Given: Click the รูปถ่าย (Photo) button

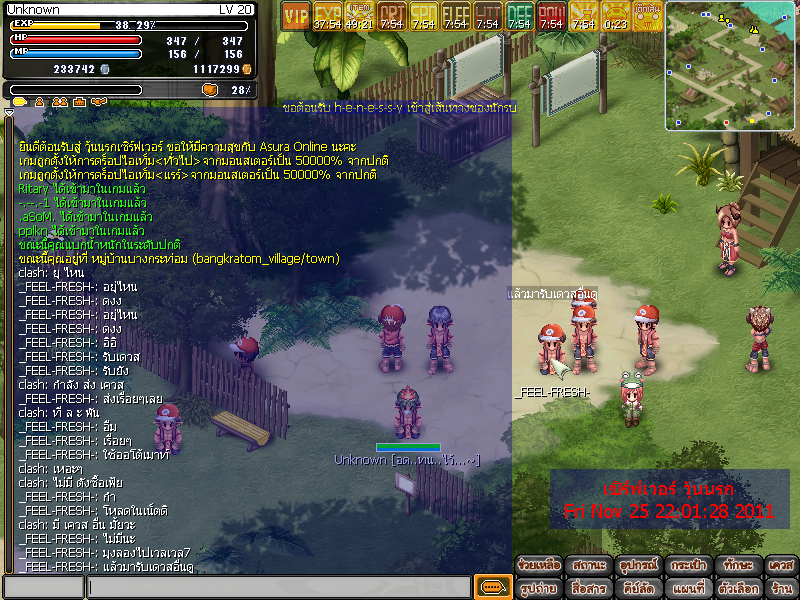Looking at the screenshot, I should 539,589.
